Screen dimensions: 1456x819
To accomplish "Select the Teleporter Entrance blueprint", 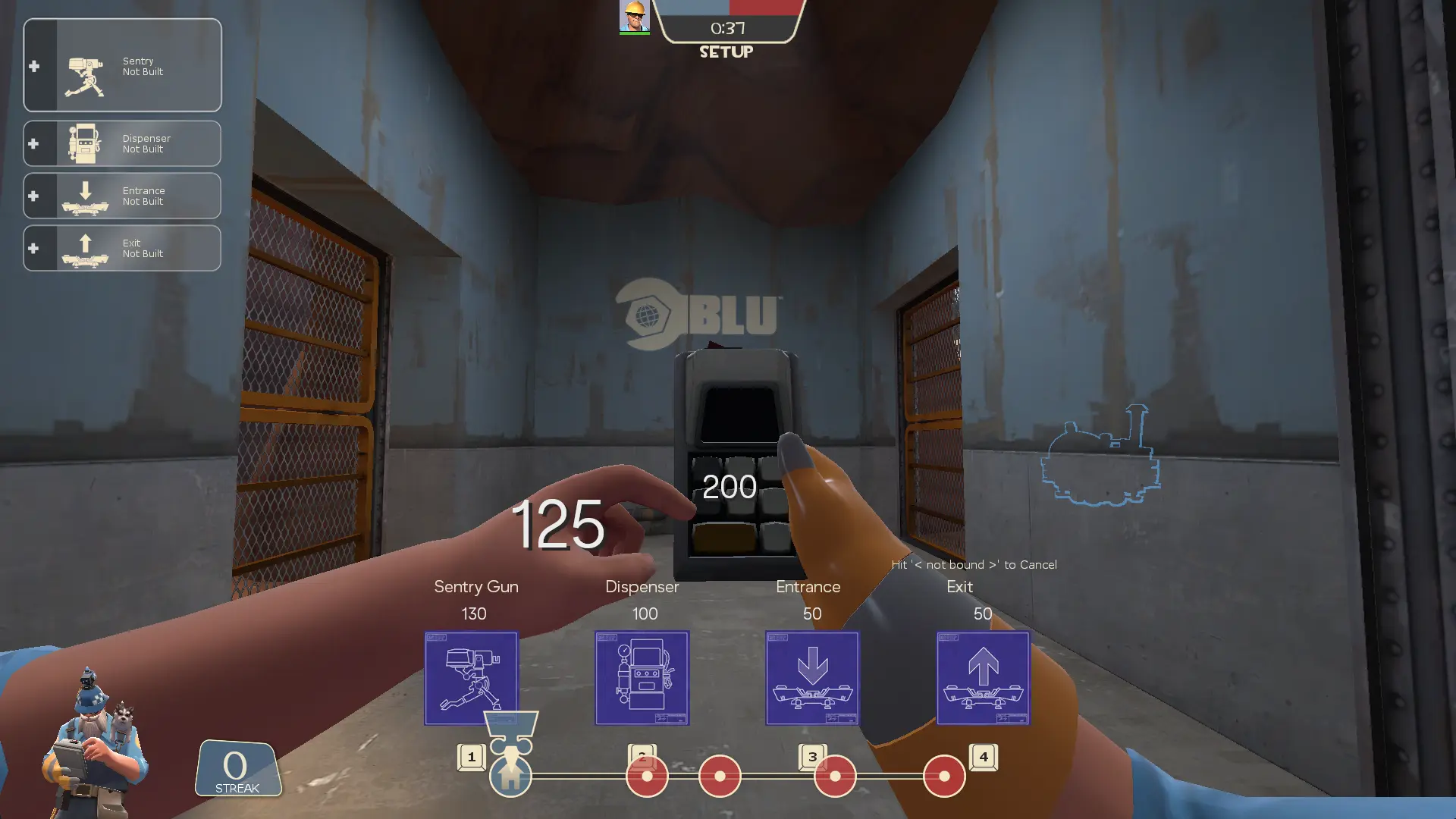I will tap(811, 678).
